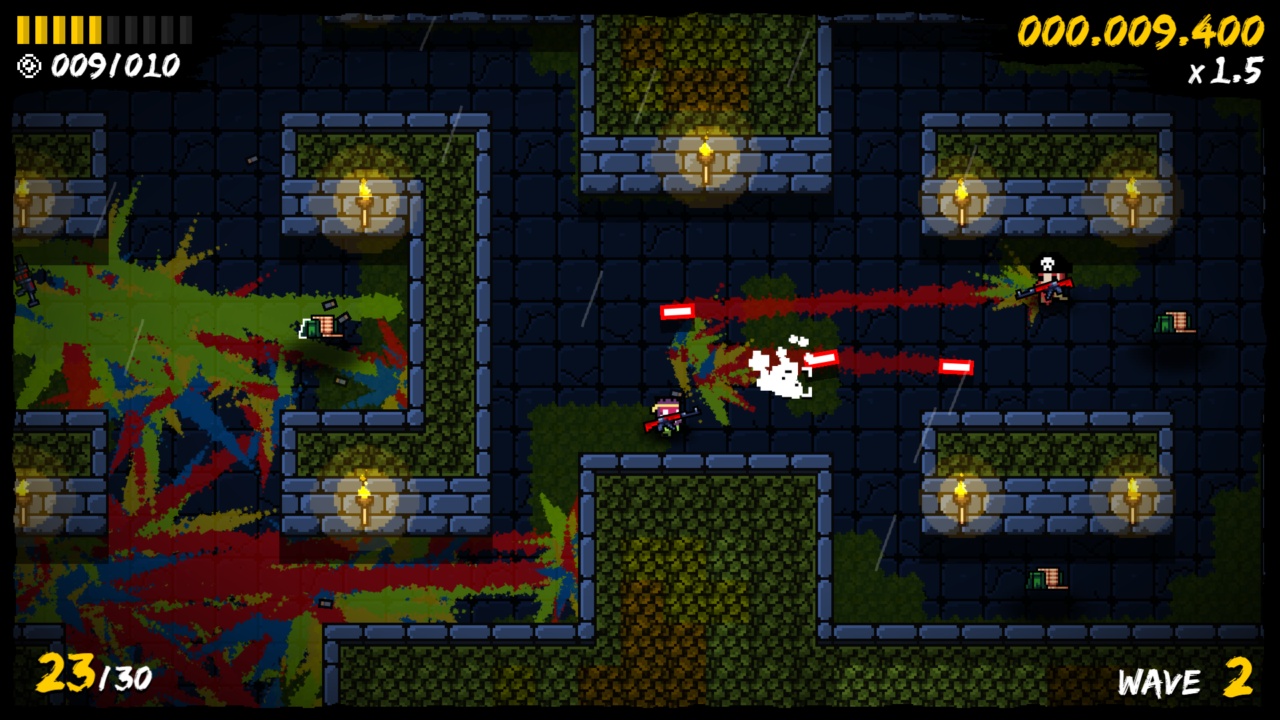Click the crate with green spill on the left

click(x=320, y=327)
